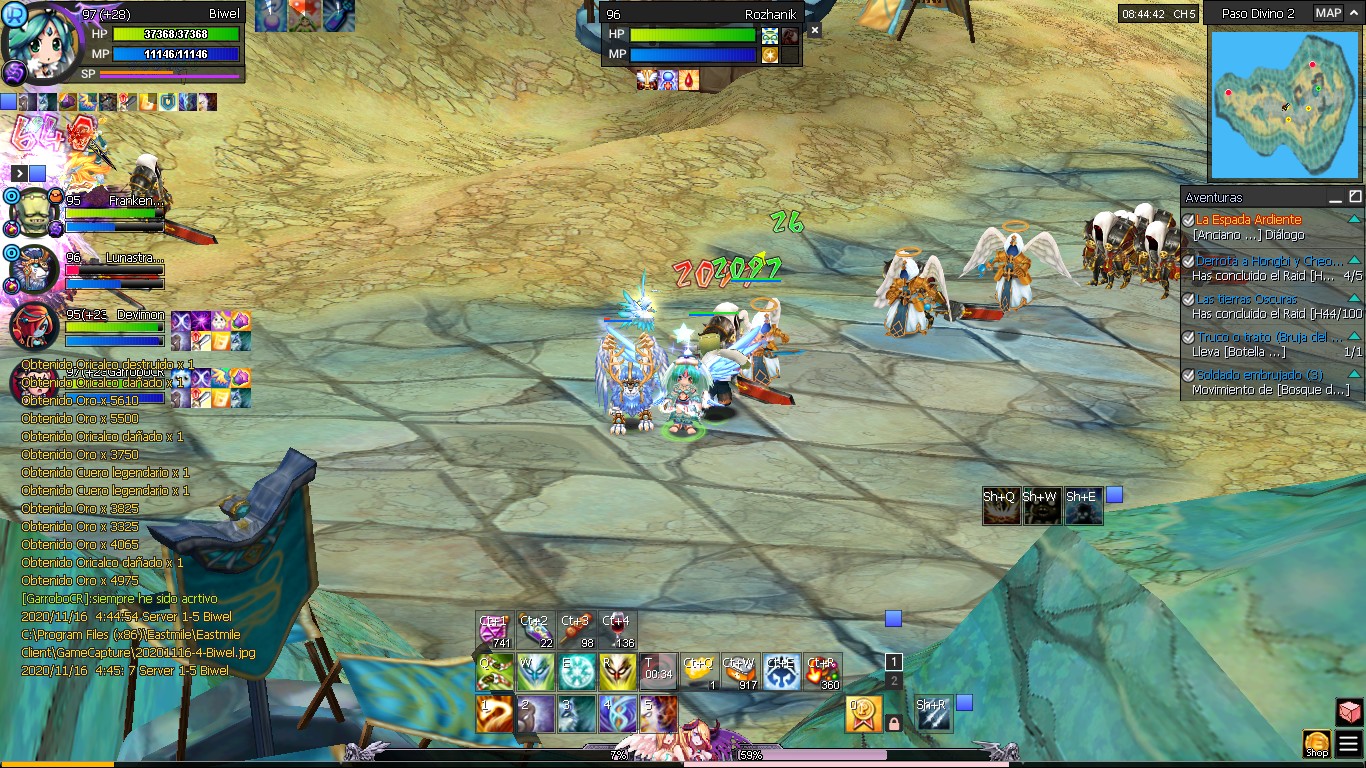1366x768 pixels.
Task: Cast the snowflake circle skill on E
Action: pyautogui.click(x=577, y=672)
